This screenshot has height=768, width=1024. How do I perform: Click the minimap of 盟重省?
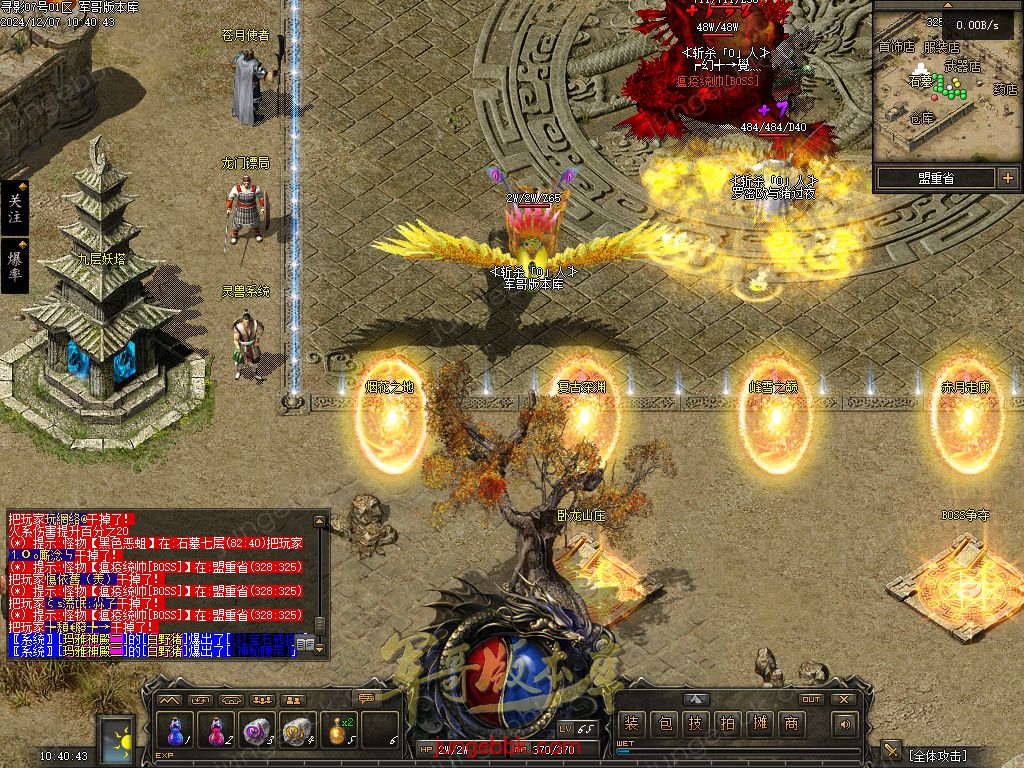(x=946, y=95)
